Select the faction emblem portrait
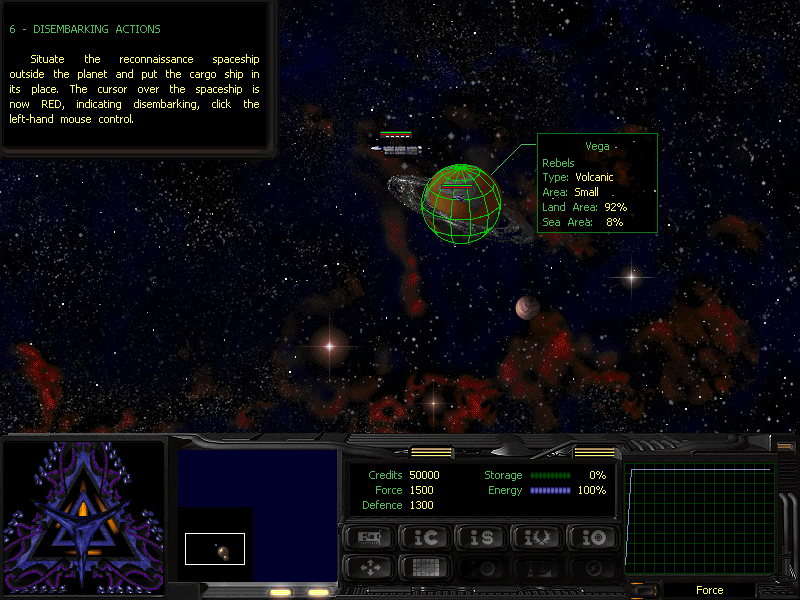Viewport: 800px width, 600px height. (83, 513)
